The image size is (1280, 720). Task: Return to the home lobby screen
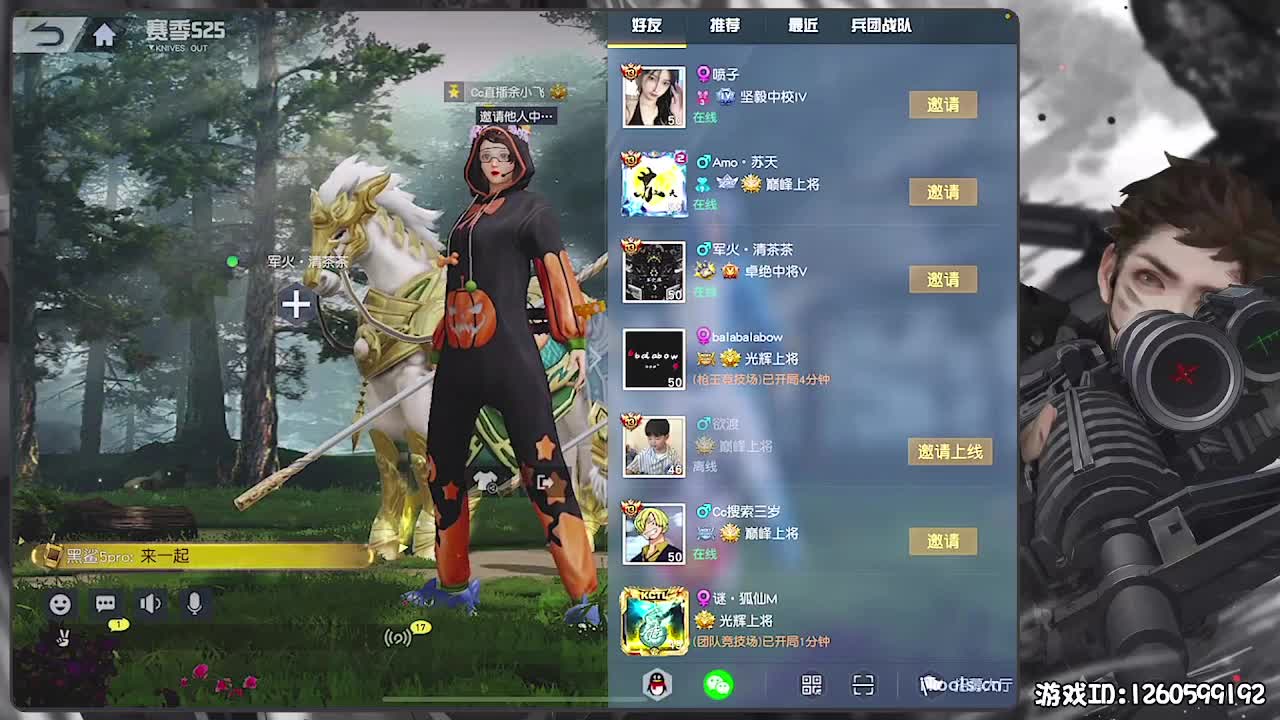104,33
